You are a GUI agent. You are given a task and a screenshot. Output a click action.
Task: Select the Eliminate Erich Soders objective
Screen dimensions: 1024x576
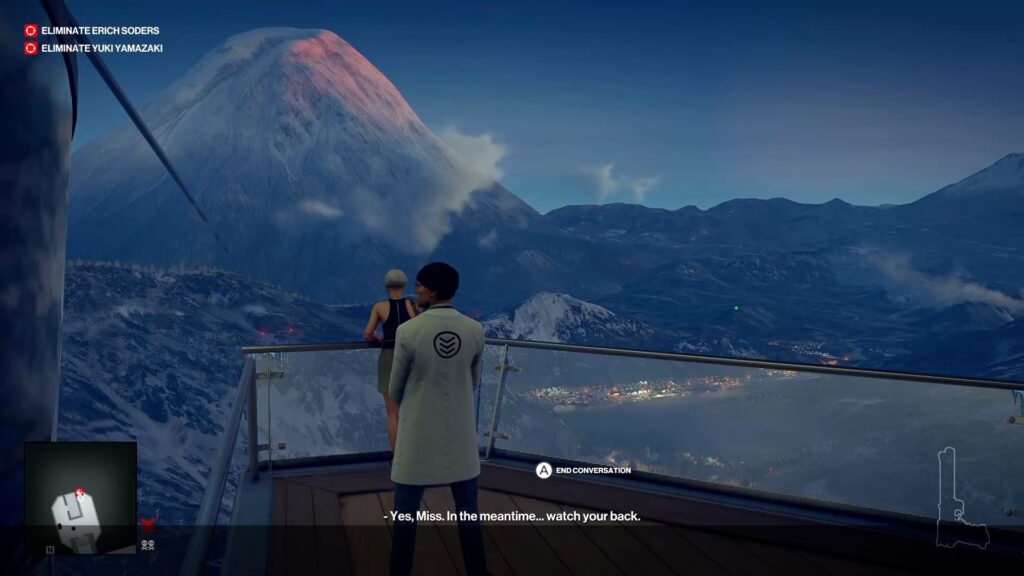click(99, 31)
